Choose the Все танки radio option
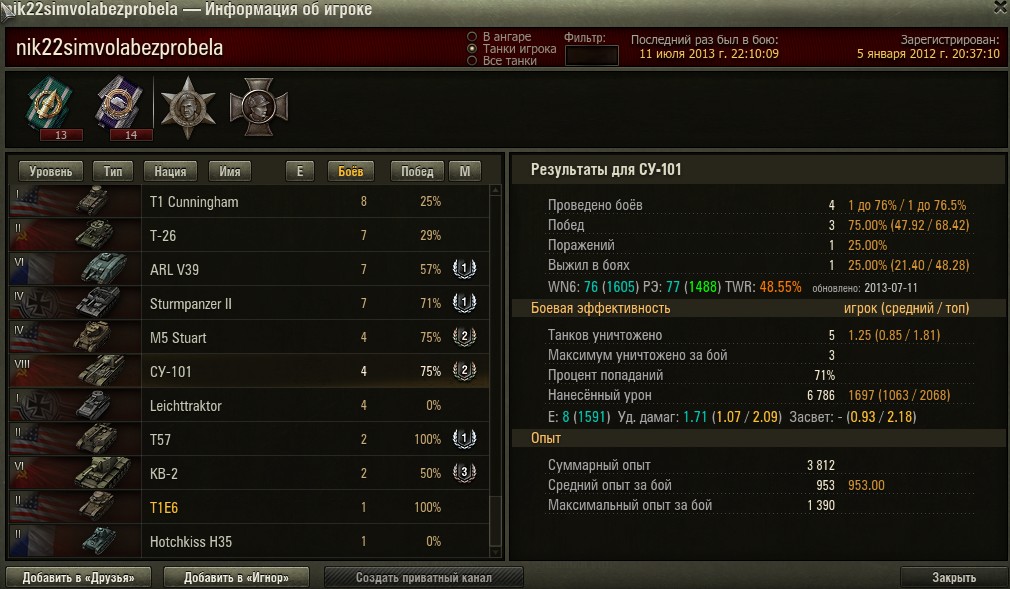The image size is (1010, 589). (x=472, y=61)
